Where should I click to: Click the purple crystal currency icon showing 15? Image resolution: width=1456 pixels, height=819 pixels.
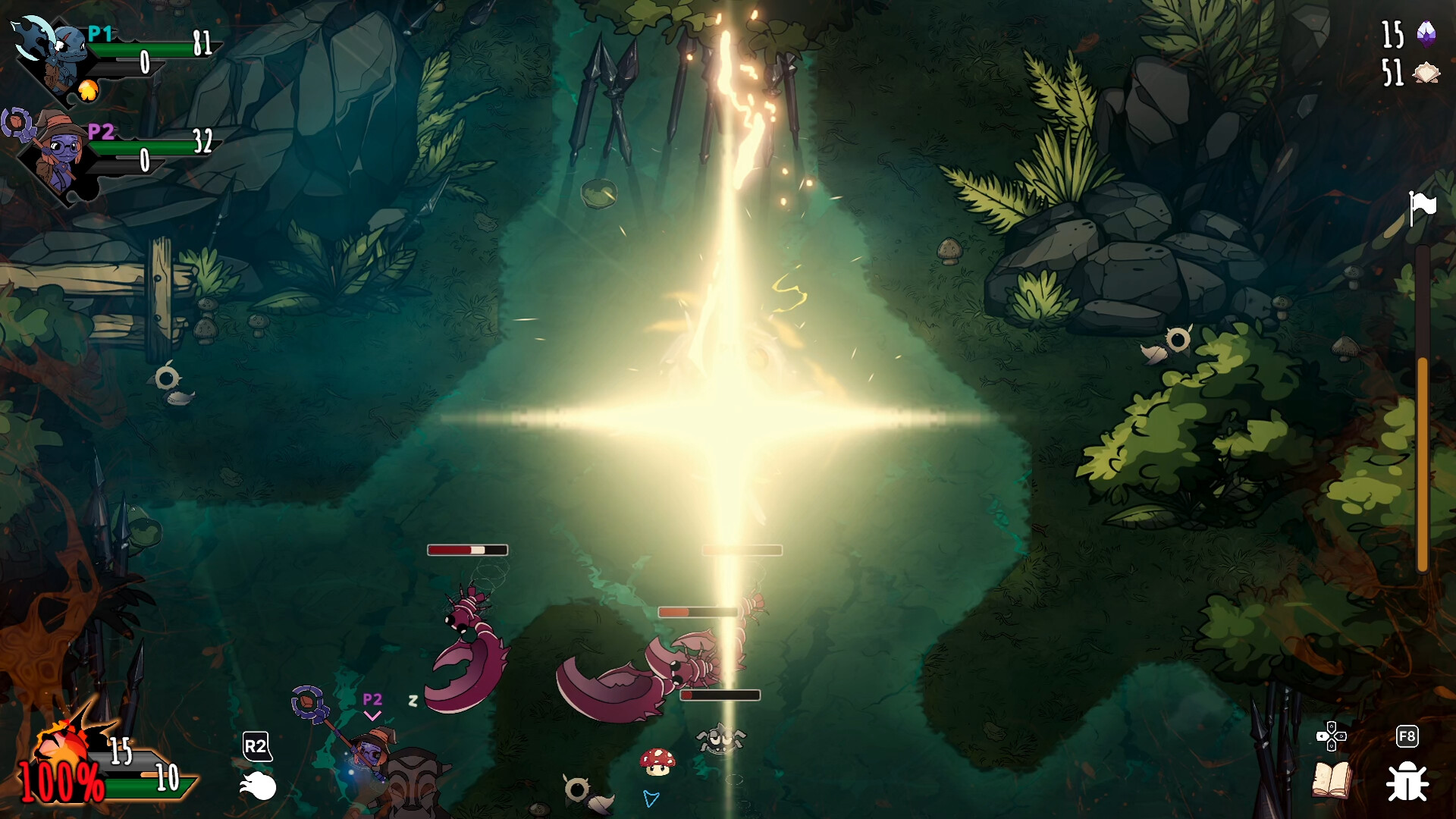click(1424, 33)
